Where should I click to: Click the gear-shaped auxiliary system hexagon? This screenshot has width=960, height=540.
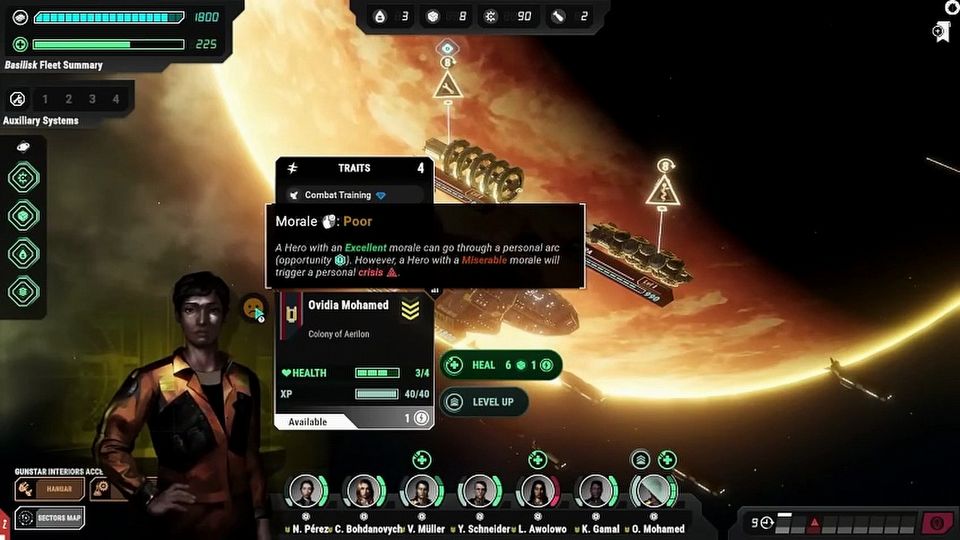point(24,179)
